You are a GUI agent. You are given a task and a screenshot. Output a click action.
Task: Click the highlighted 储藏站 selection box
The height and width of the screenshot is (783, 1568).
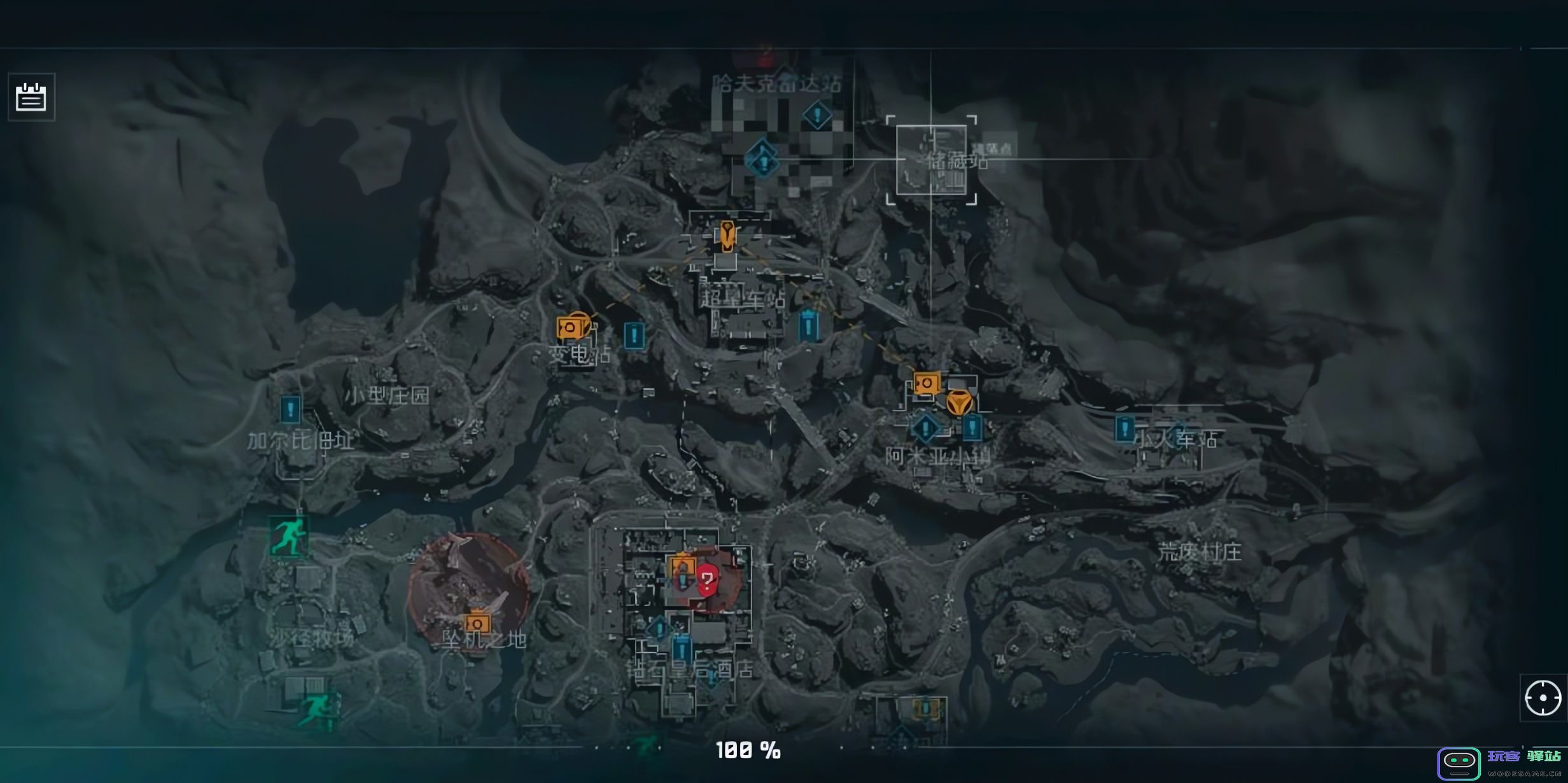tap(931, 160)
